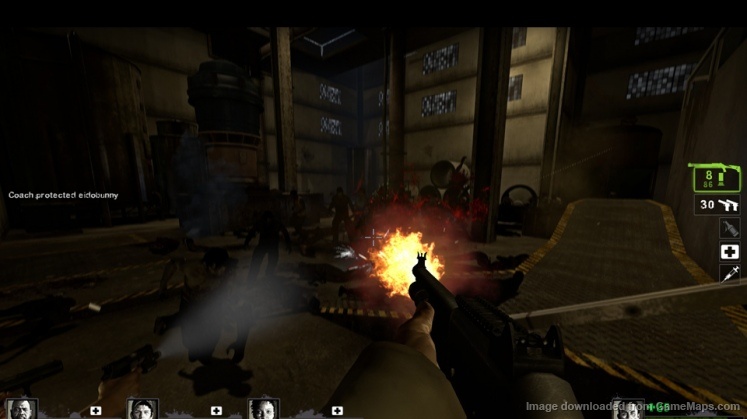
Task: Select the empty molotov throwable slot
Action: click(729, 228)
